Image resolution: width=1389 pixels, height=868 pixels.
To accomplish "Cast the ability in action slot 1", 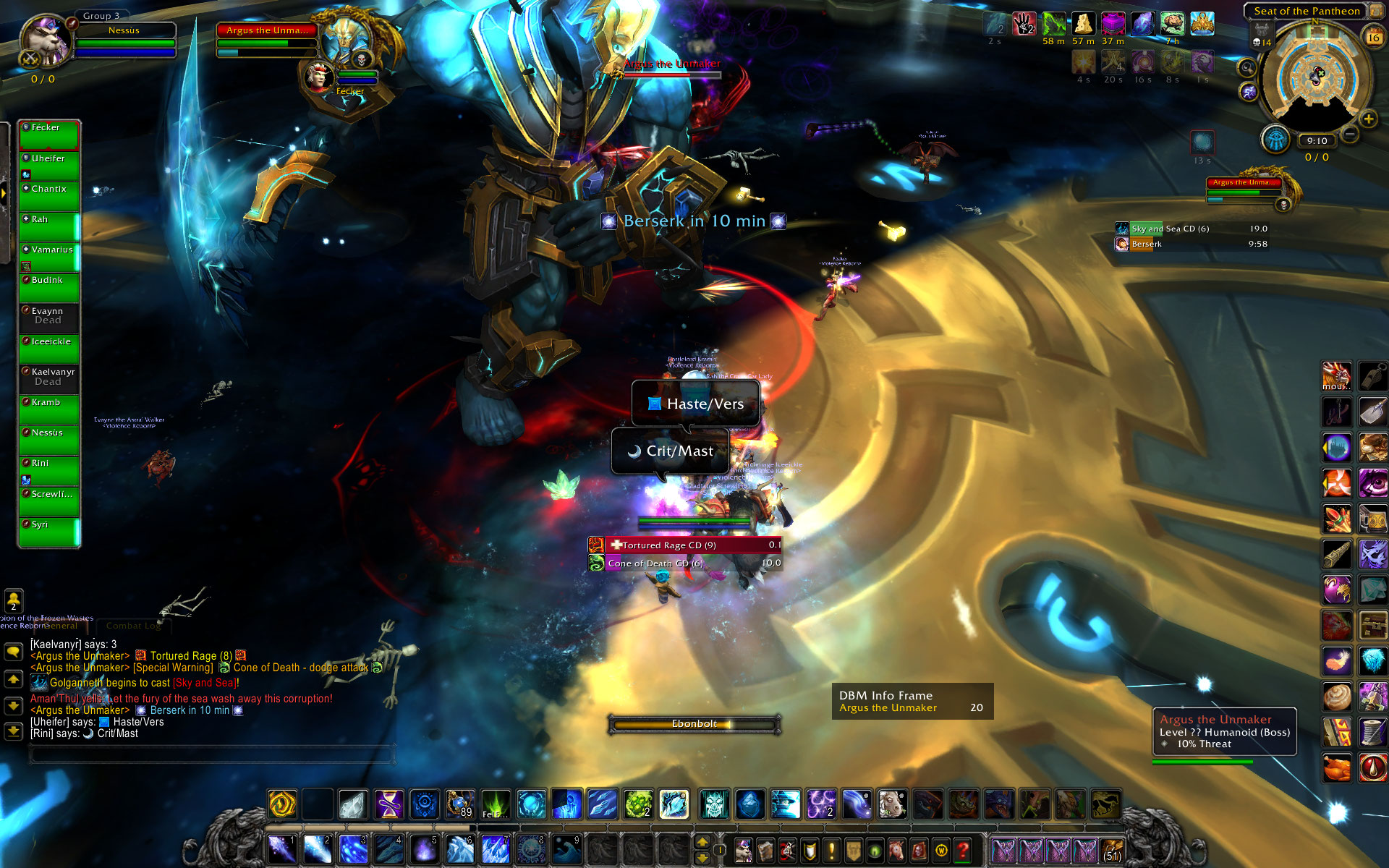I will 281,849.
